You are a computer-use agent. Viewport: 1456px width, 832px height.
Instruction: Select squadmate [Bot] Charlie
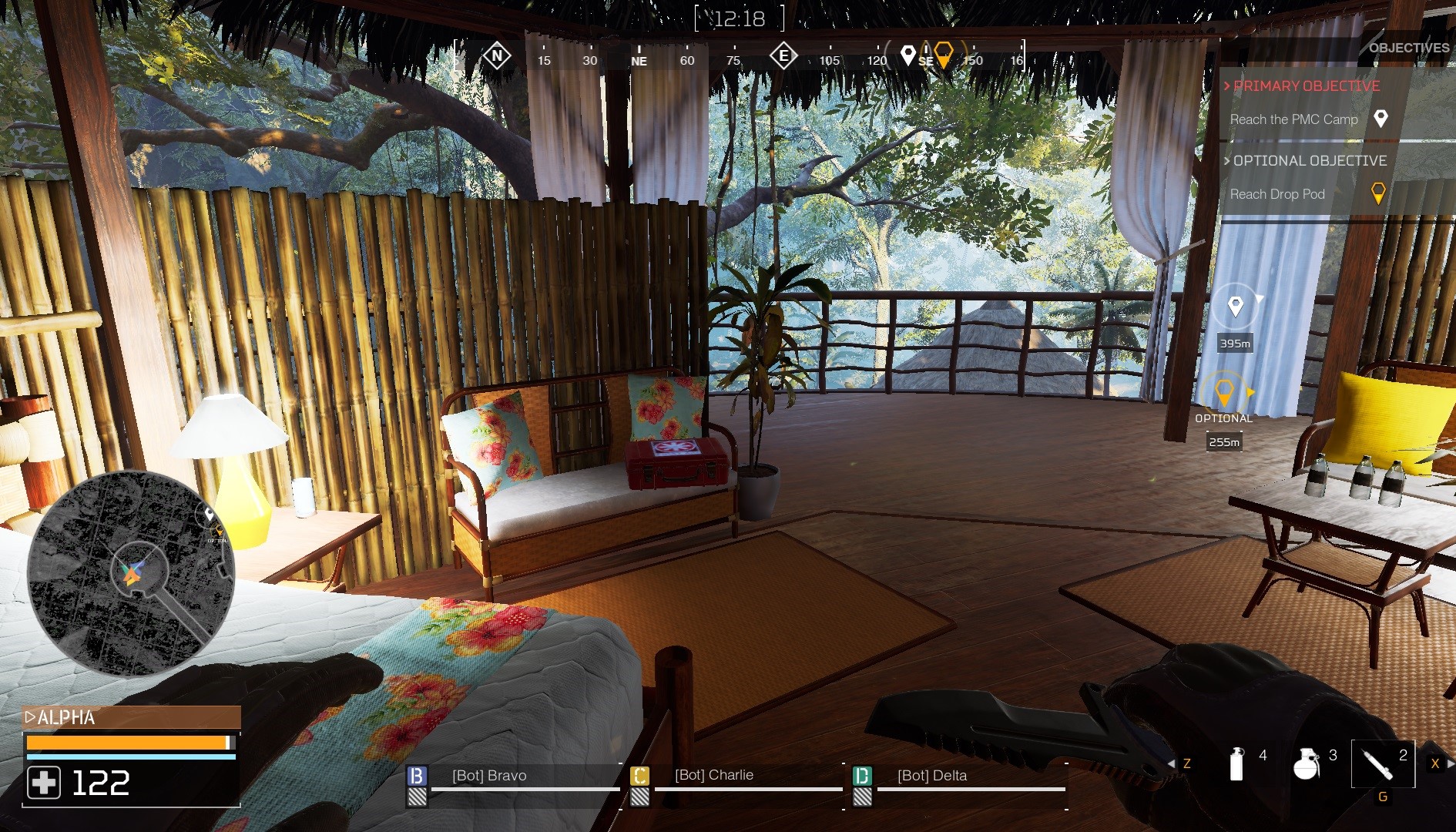coord(713,775)
